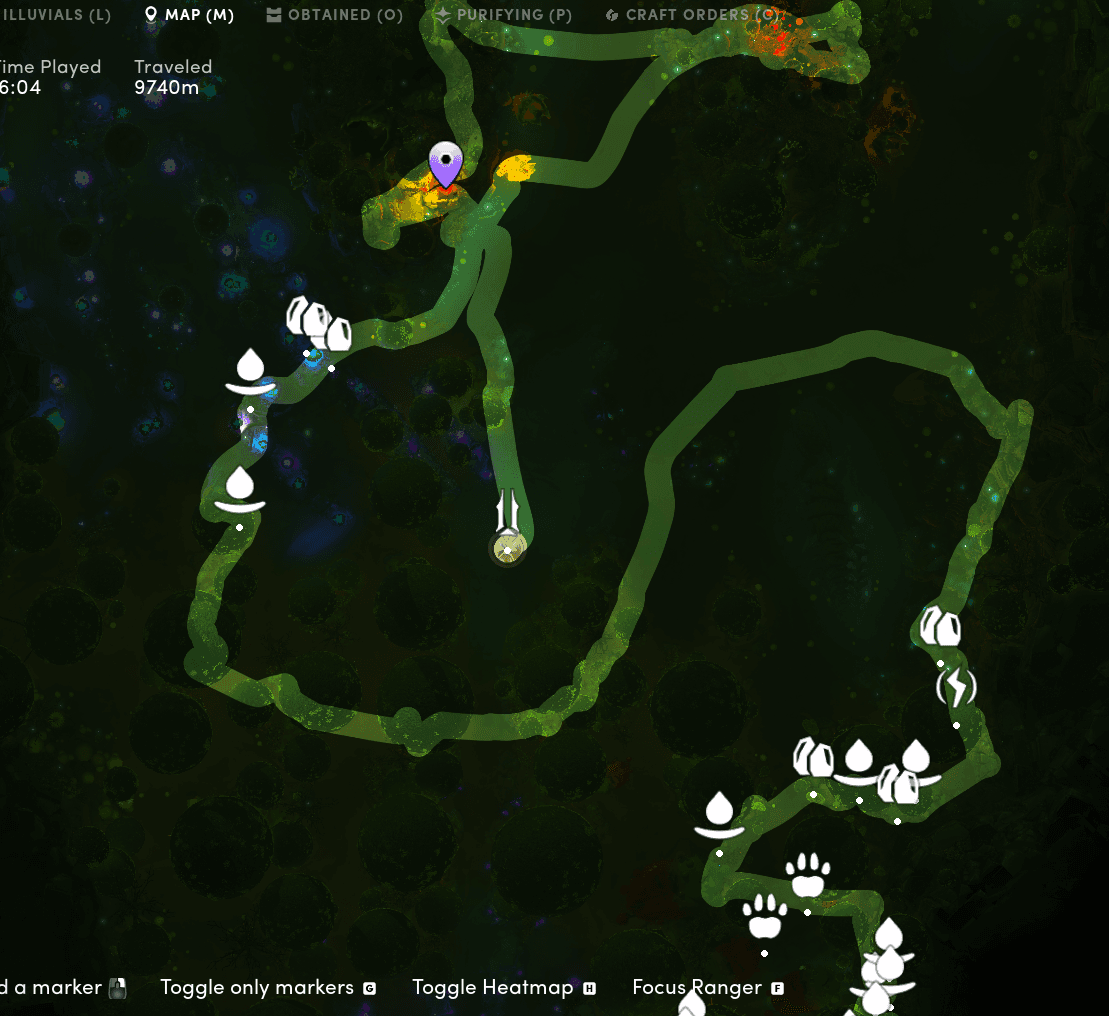Switch to the Purifying tab
Image resolution: width=1109 pixels, height=1016 pixels.
pyautogui.click(x=504, y=15)
